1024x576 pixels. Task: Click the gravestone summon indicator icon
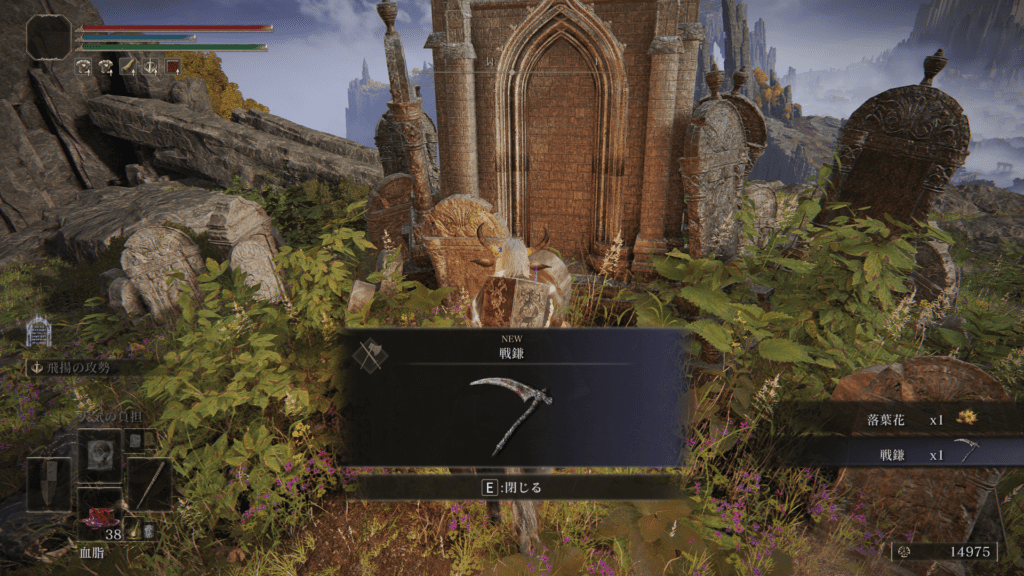(38, 330)
